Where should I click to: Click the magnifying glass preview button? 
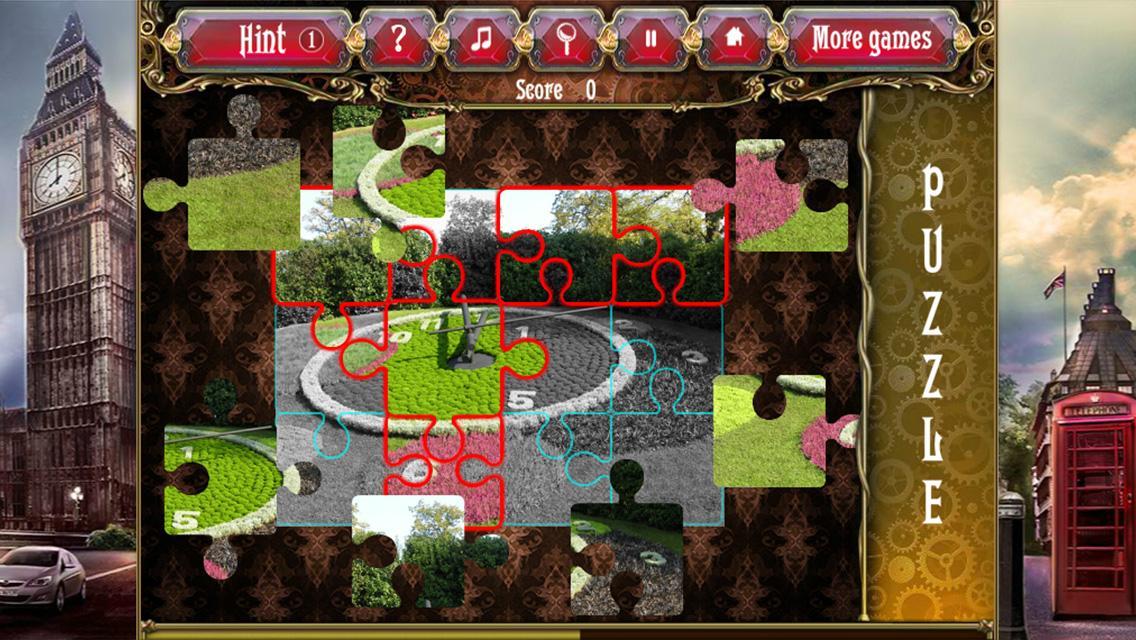coord(567,40)
